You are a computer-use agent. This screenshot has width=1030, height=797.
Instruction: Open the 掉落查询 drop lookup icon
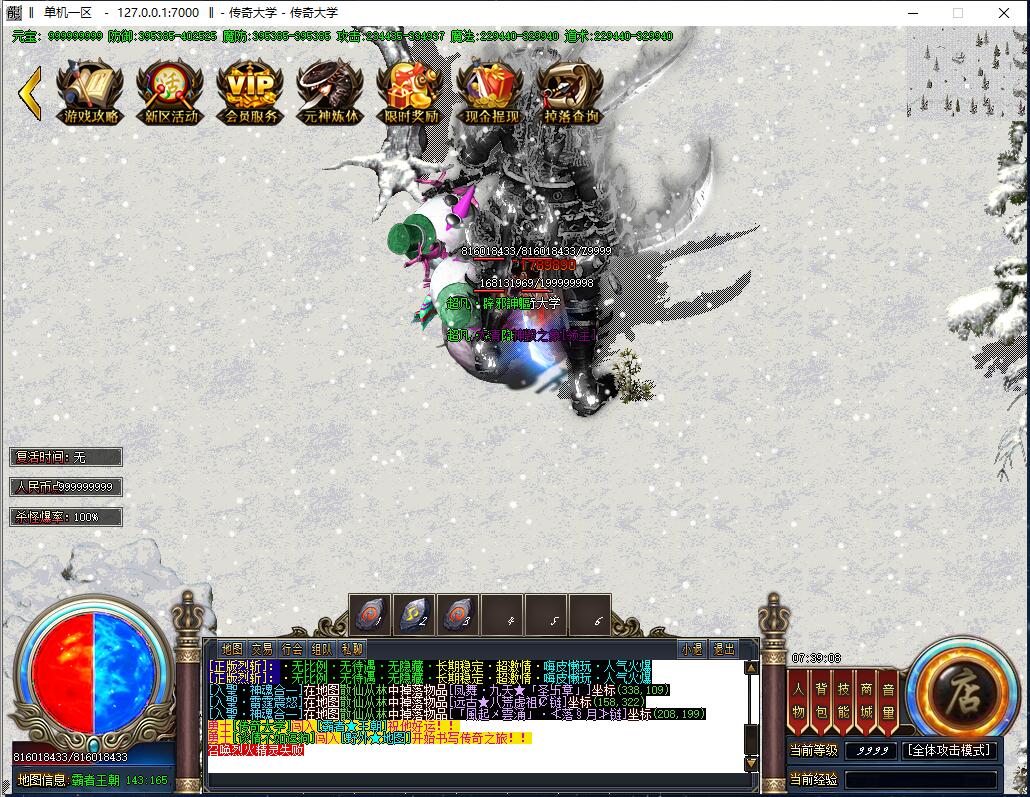(x=570, y=93)
